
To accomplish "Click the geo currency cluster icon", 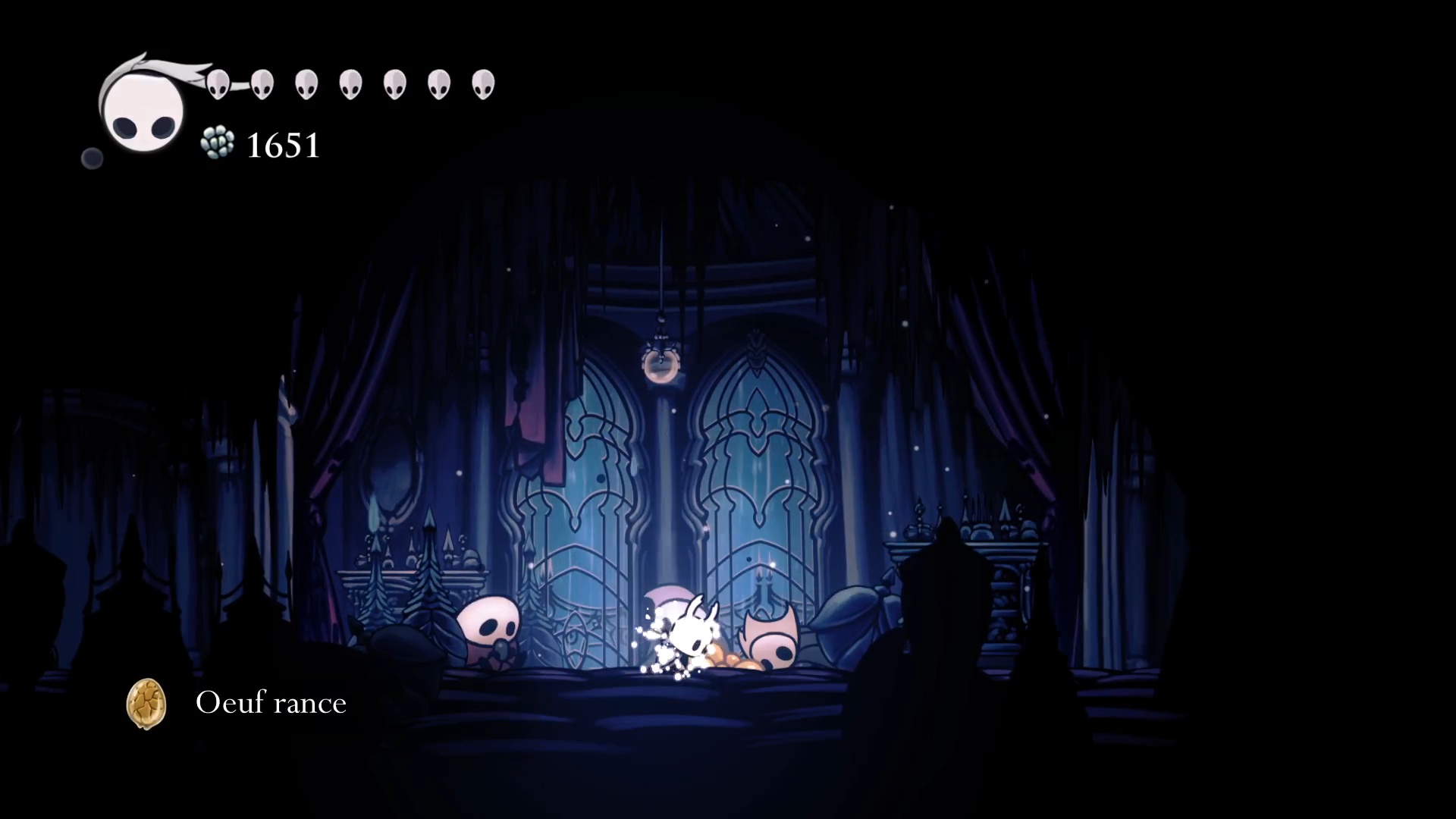I will pos(218,143).
